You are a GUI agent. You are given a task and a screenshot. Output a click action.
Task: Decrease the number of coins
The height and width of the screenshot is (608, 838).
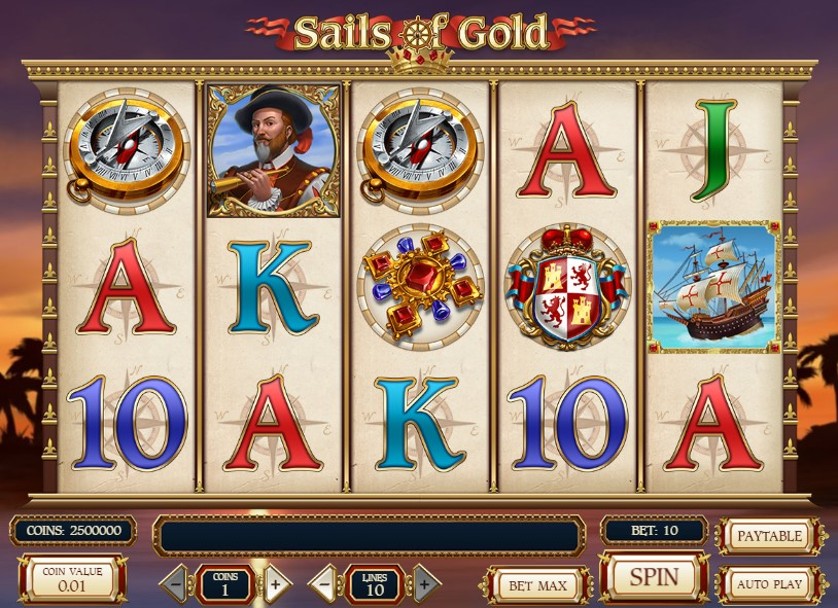174,582
